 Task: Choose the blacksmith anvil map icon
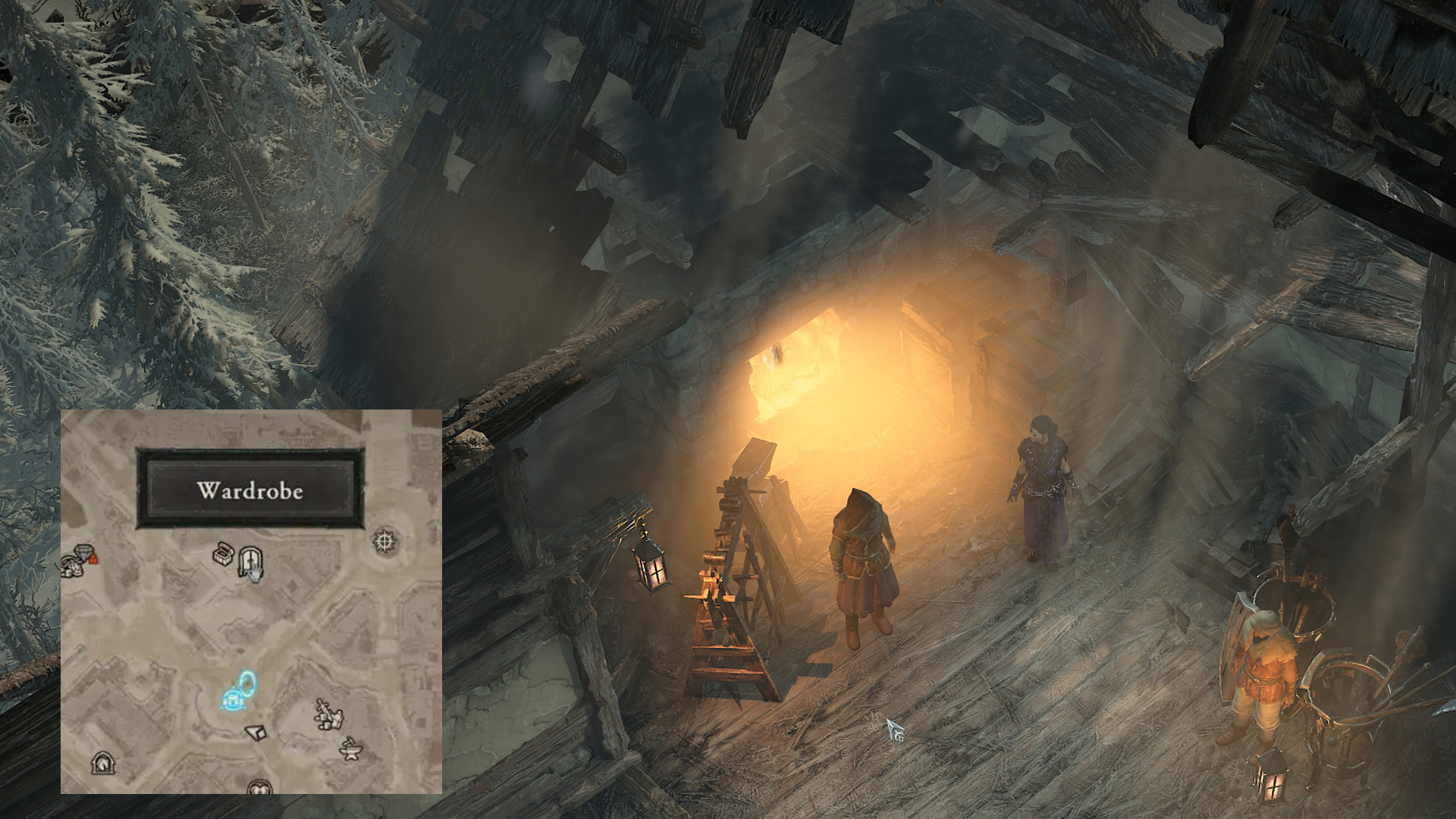click(350, 748)
